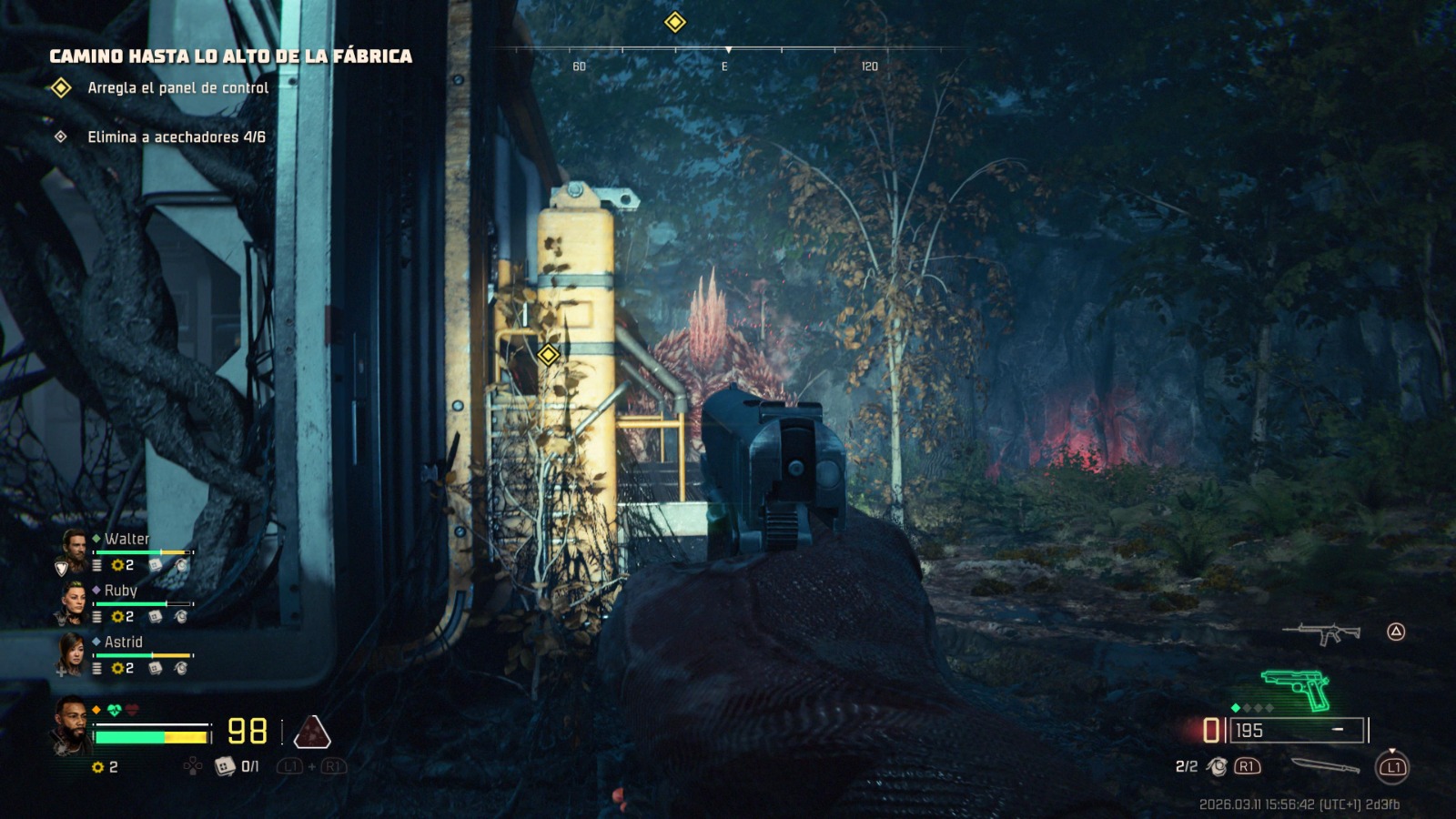Viewport: 1456px width, 819px height.
Task: Switch to the assault rifle weapon icon
Action: pyautogui.click(x=1321, y=632)
